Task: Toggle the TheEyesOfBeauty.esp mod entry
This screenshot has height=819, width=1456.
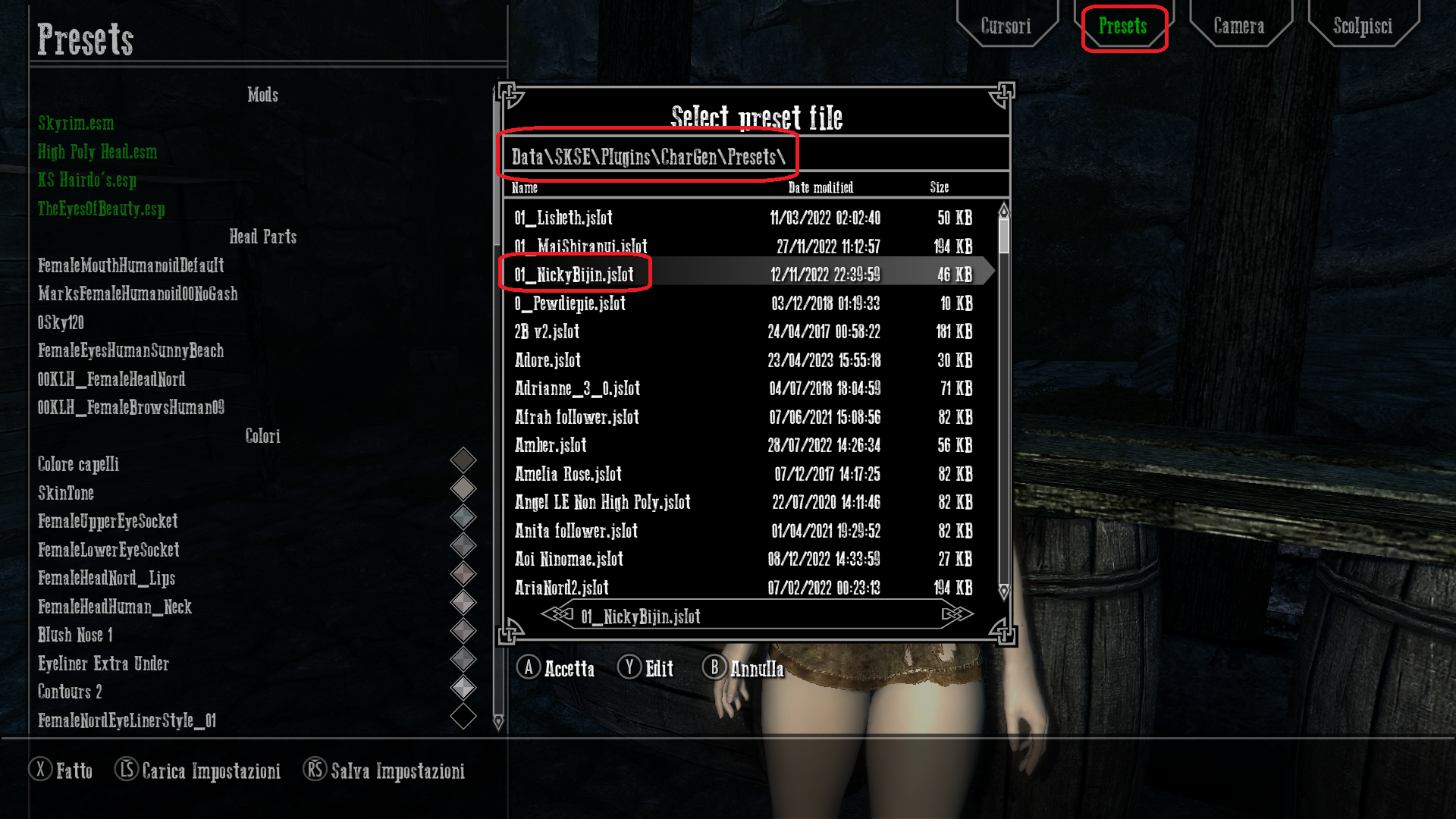Action: [x=101, y=210]
